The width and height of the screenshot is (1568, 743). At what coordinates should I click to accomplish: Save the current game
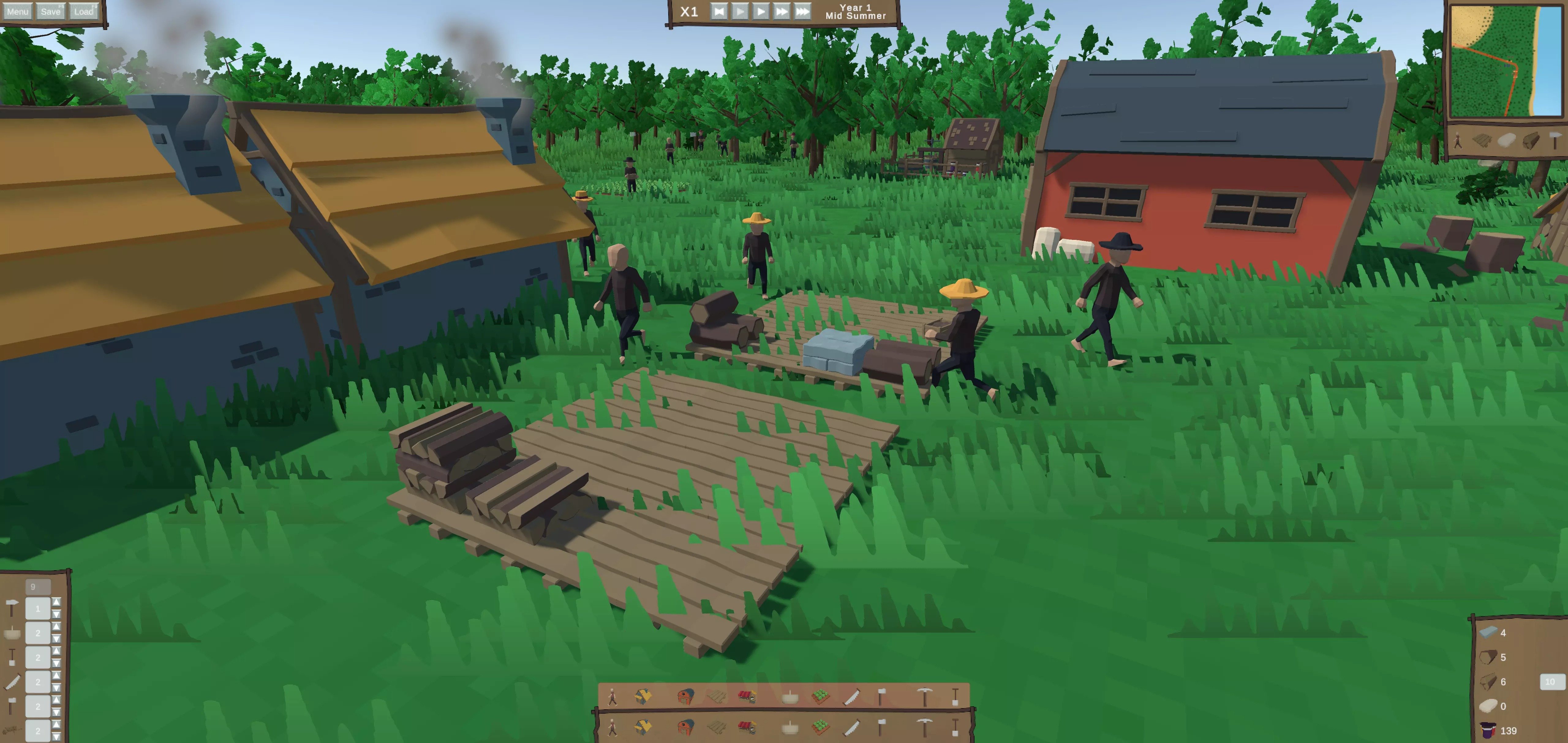tap(51, 12)
